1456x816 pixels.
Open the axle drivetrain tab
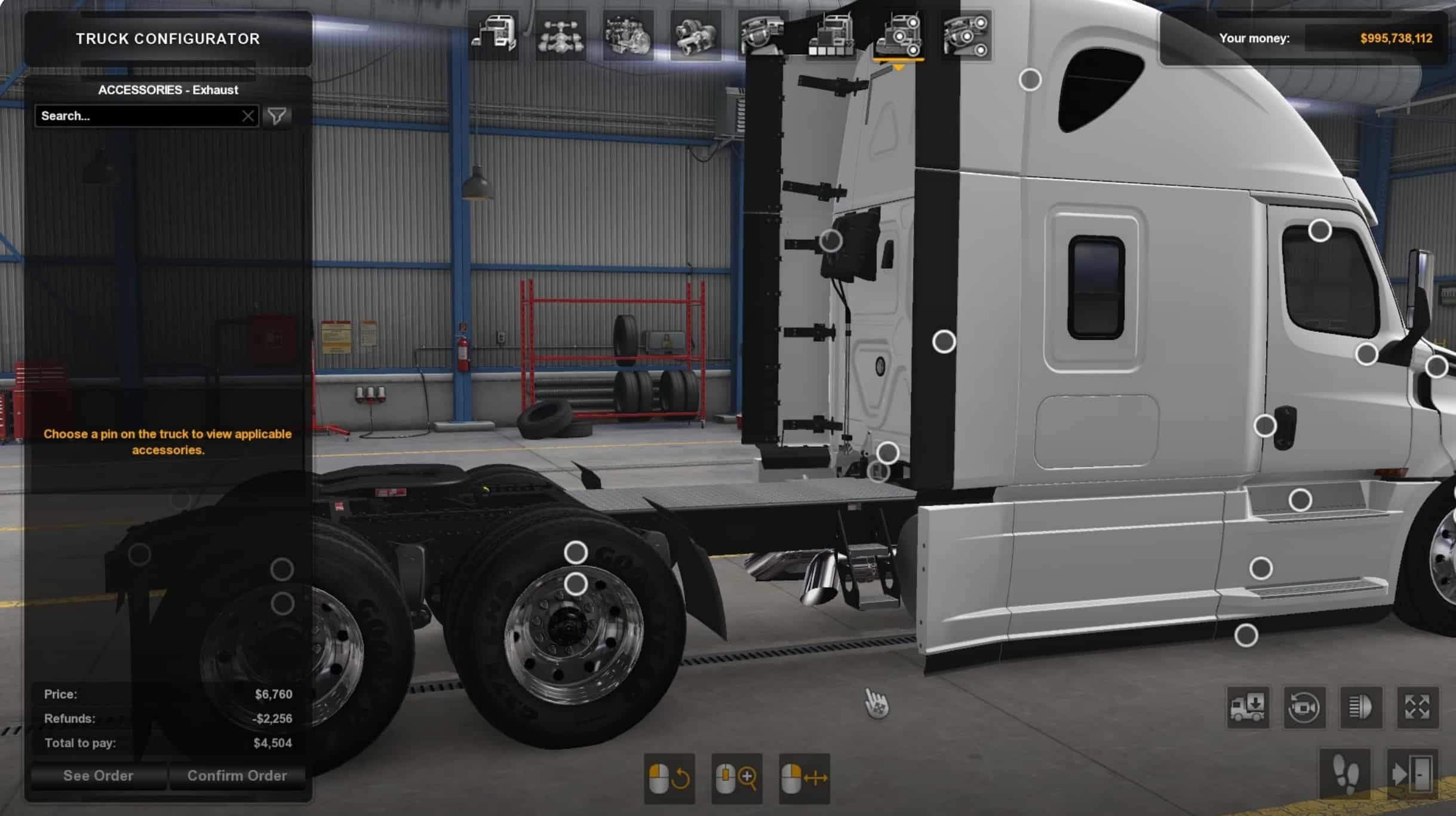560,35
